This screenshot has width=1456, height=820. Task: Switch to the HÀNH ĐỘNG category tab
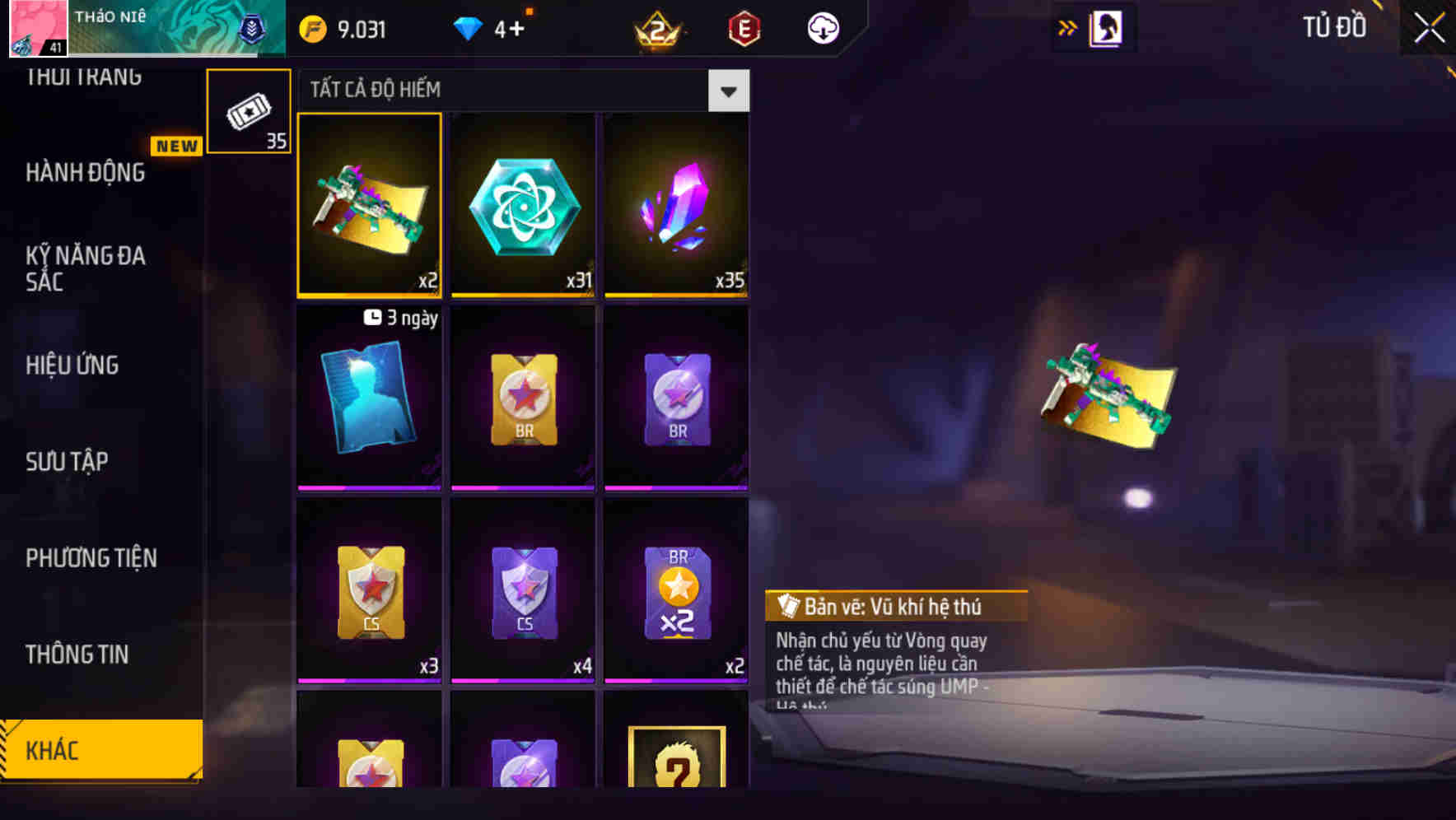[83, 173]
